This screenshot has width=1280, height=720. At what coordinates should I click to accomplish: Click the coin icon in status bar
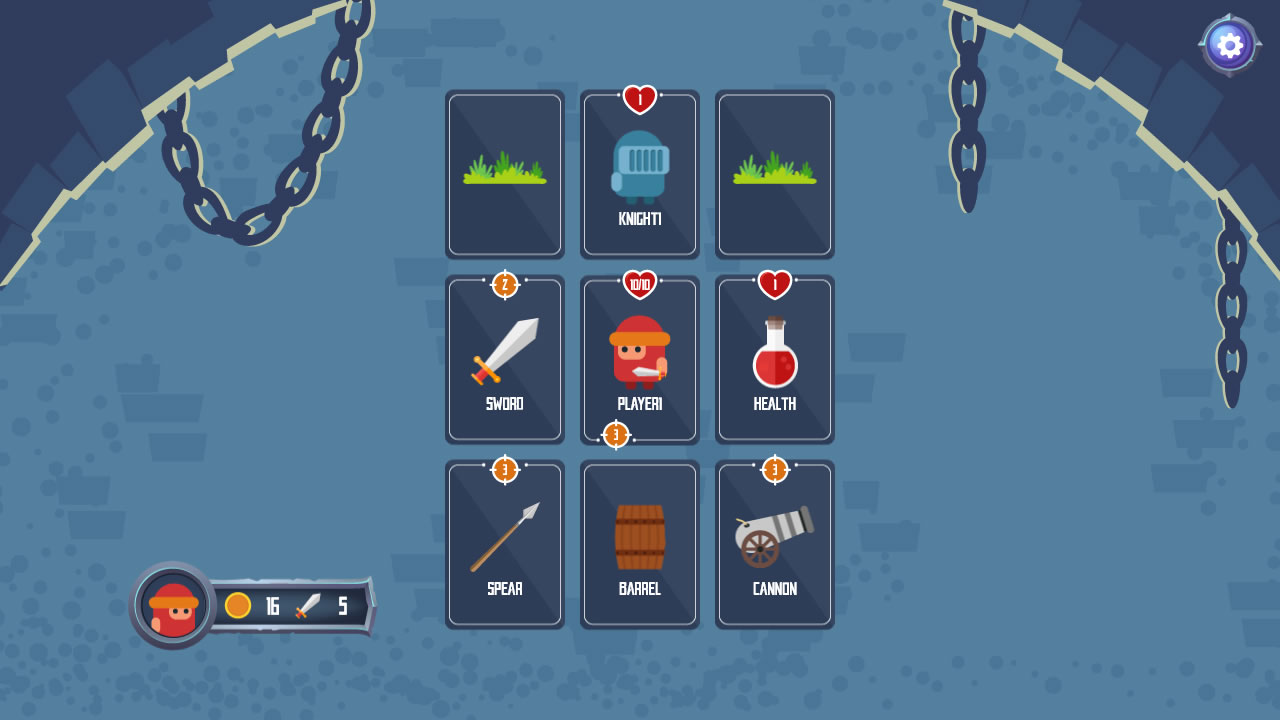pyautogui.click(x=240, y=606)
